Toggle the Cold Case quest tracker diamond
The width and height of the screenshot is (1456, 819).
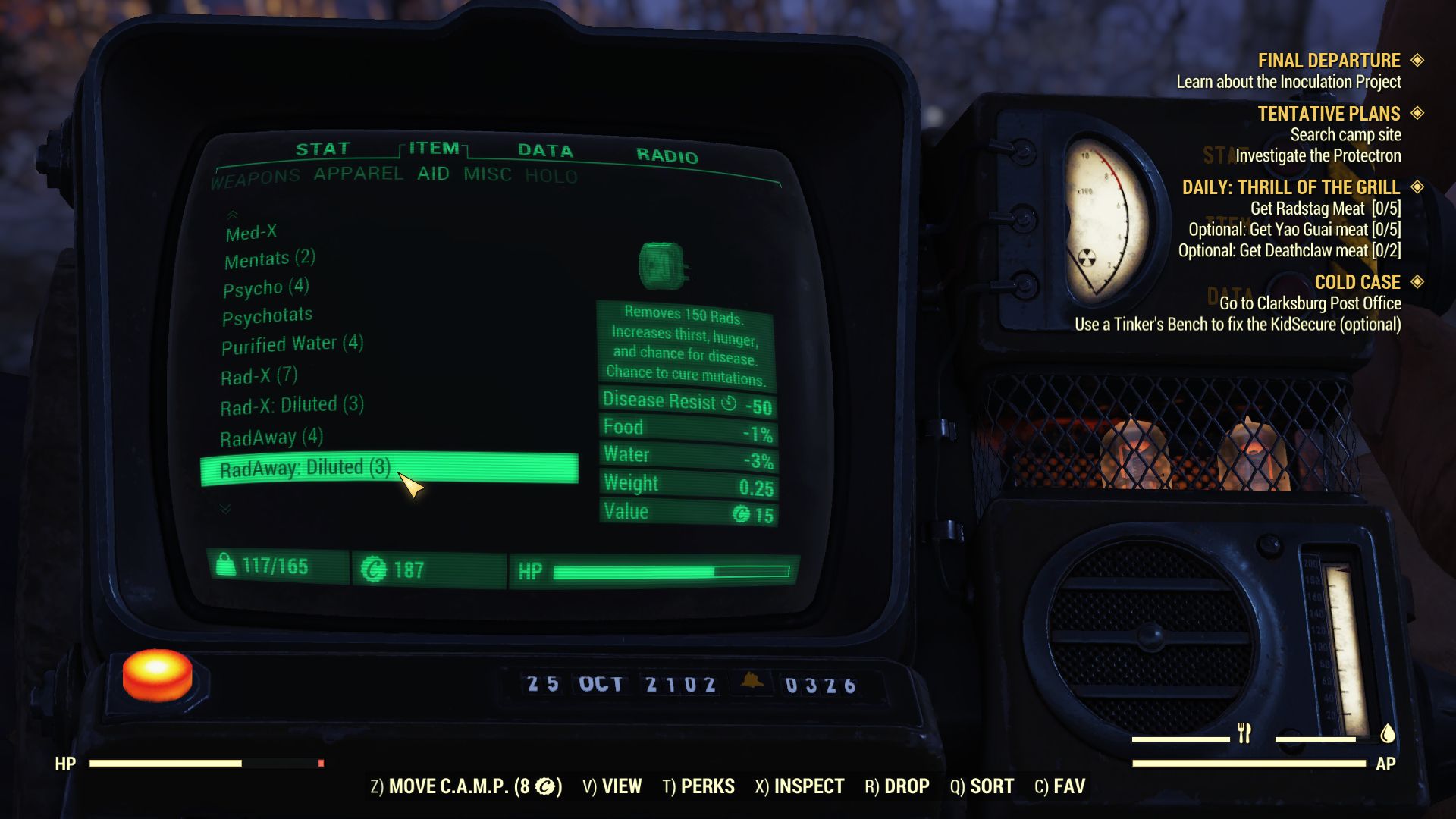[1417, 281]
